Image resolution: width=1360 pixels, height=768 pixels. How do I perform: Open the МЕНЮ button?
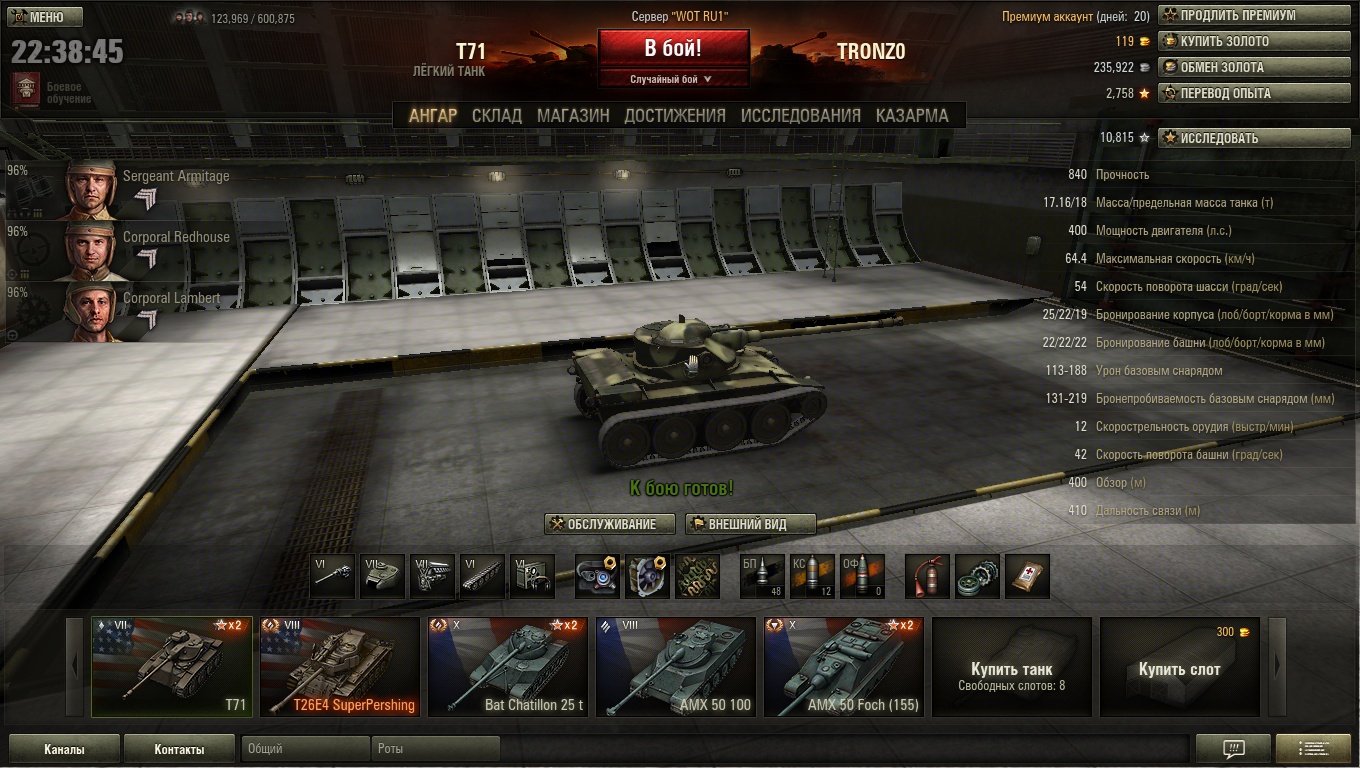38,17
